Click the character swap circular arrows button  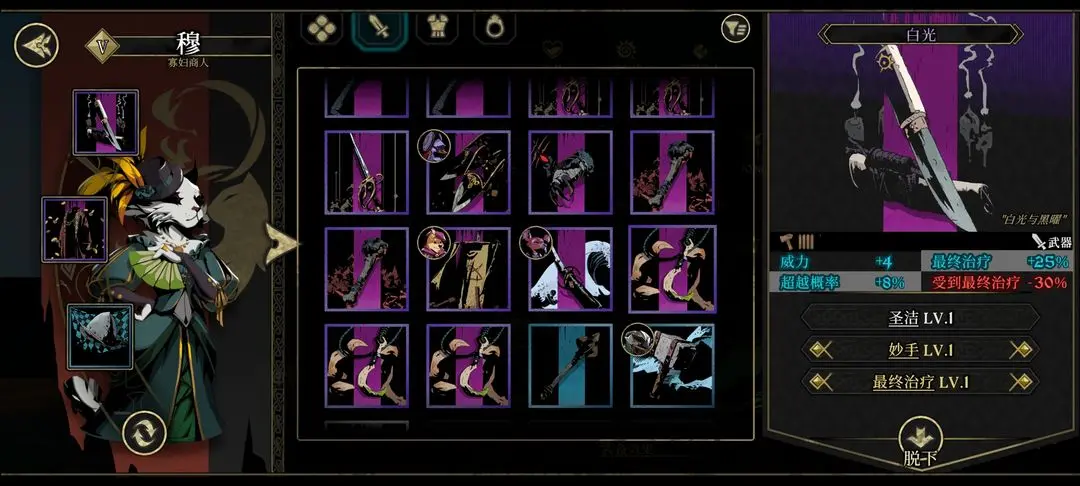[x=143, y=433]
